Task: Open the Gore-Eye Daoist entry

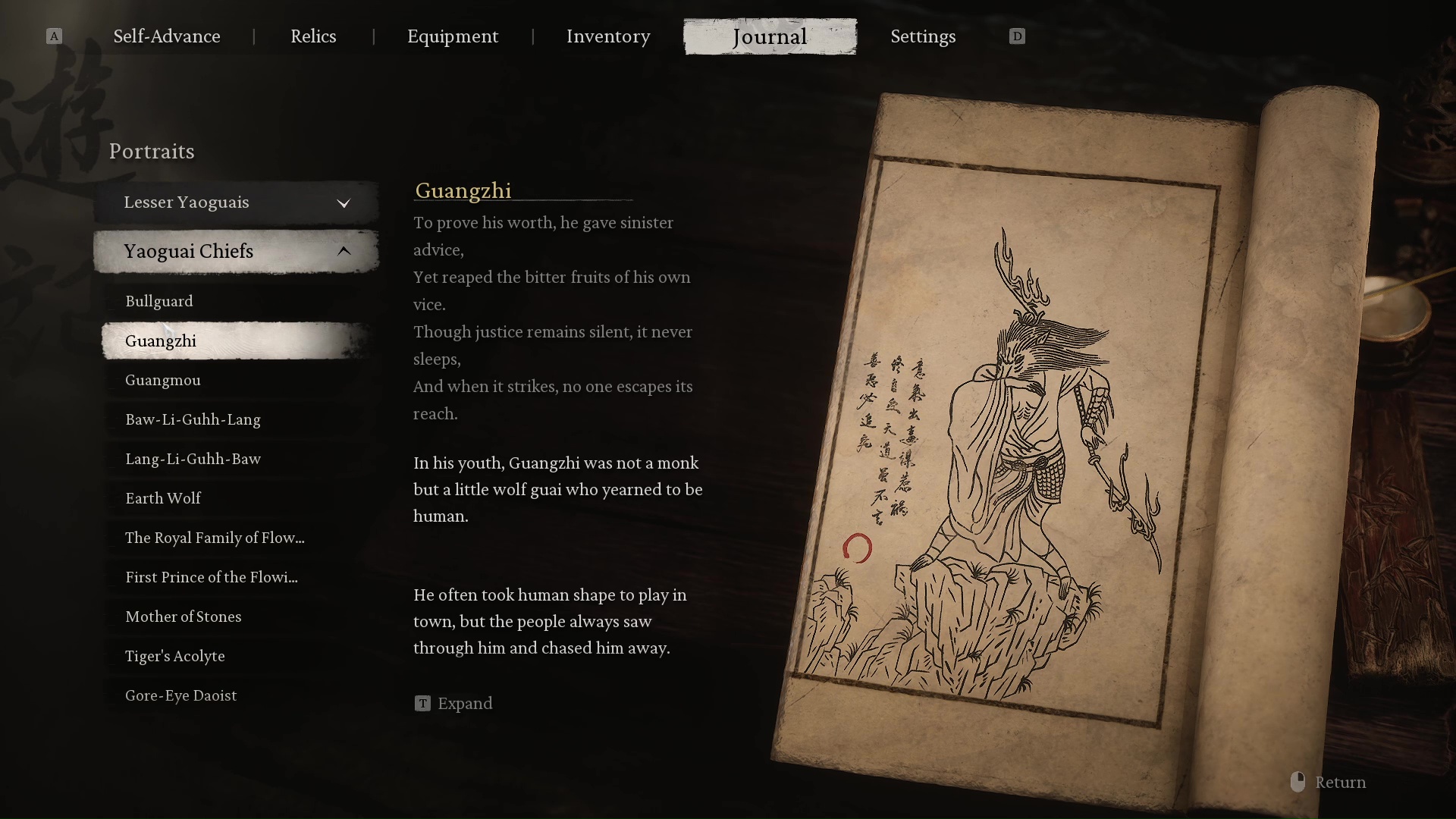Action: point(181,695)
